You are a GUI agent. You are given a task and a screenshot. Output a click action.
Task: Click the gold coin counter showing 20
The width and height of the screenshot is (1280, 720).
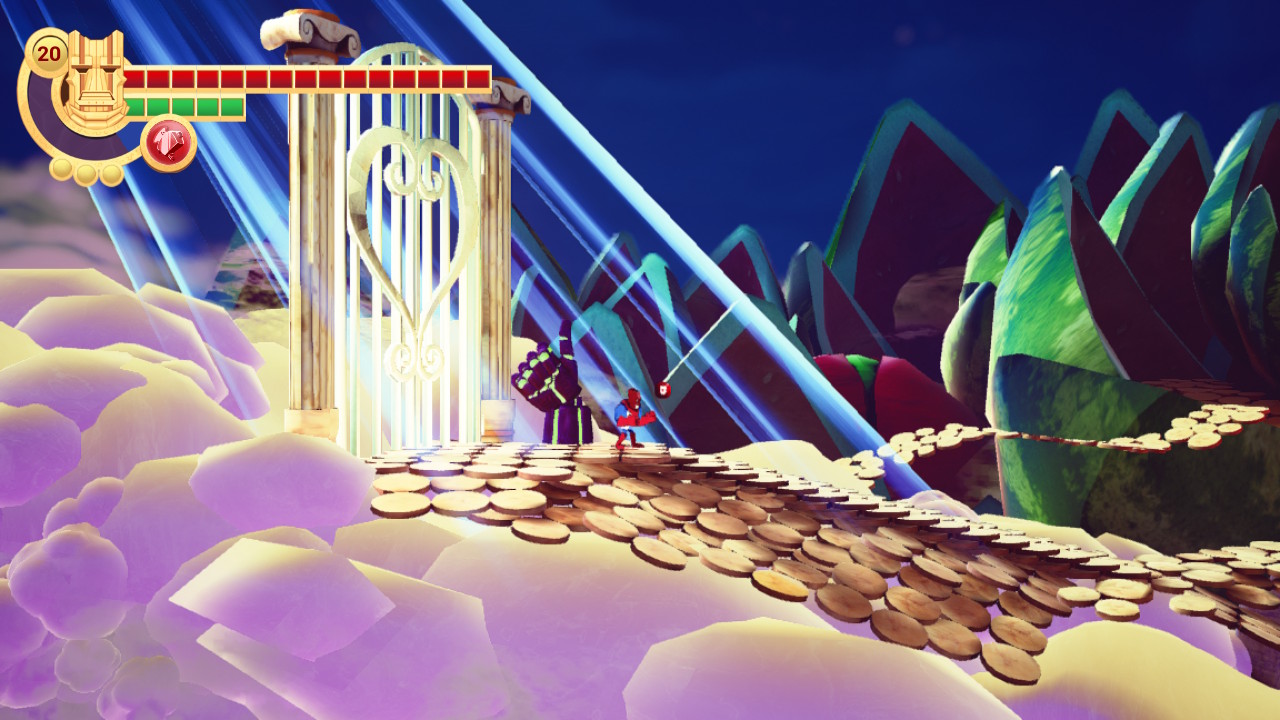[x=50, y=53]
